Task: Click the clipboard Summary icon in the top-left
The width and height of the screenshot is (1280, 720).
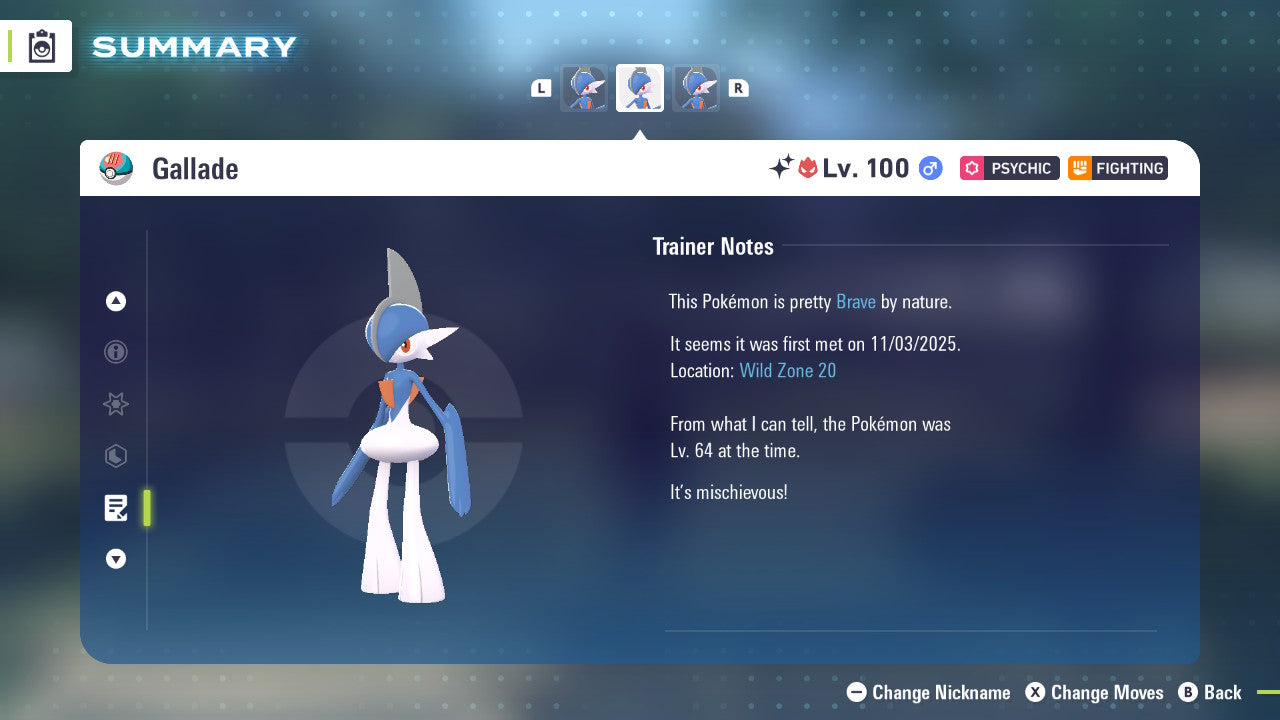Action: (40, 46)
